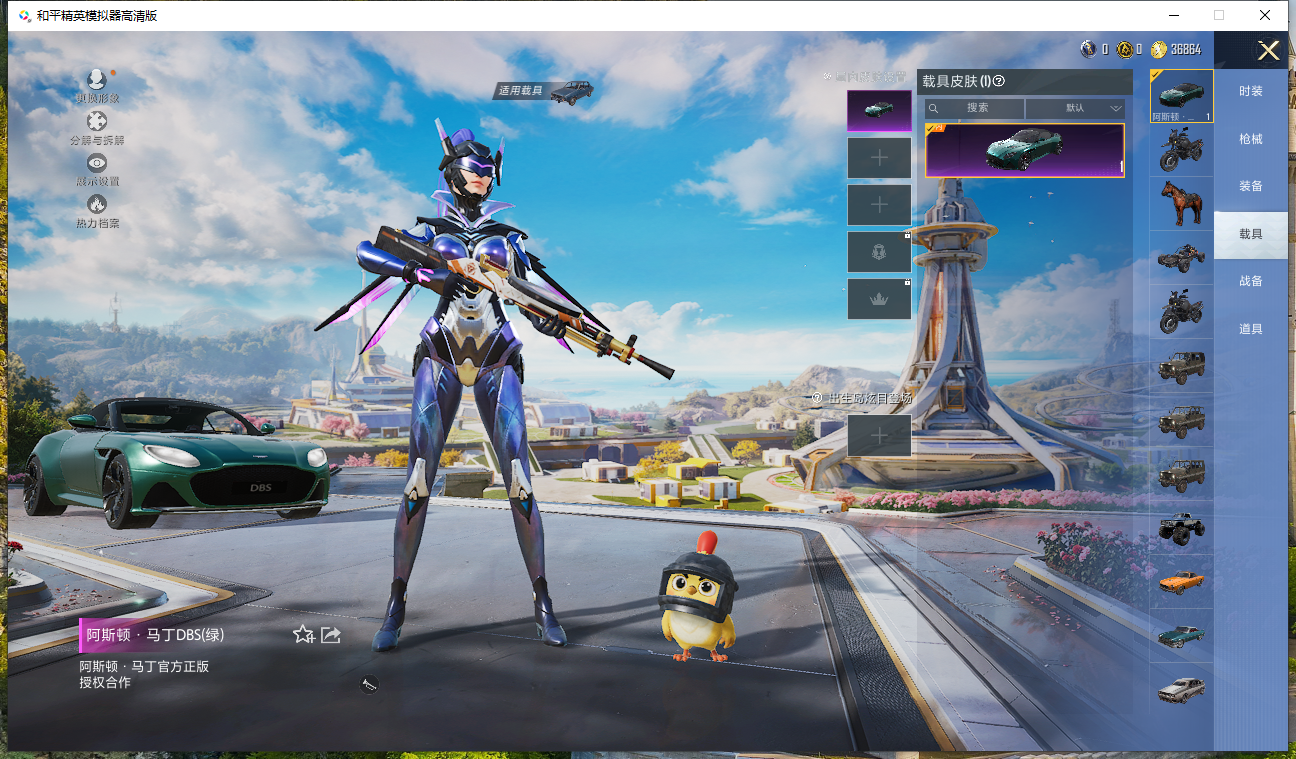Select the 装备 equipment tab

[1250, 186]
